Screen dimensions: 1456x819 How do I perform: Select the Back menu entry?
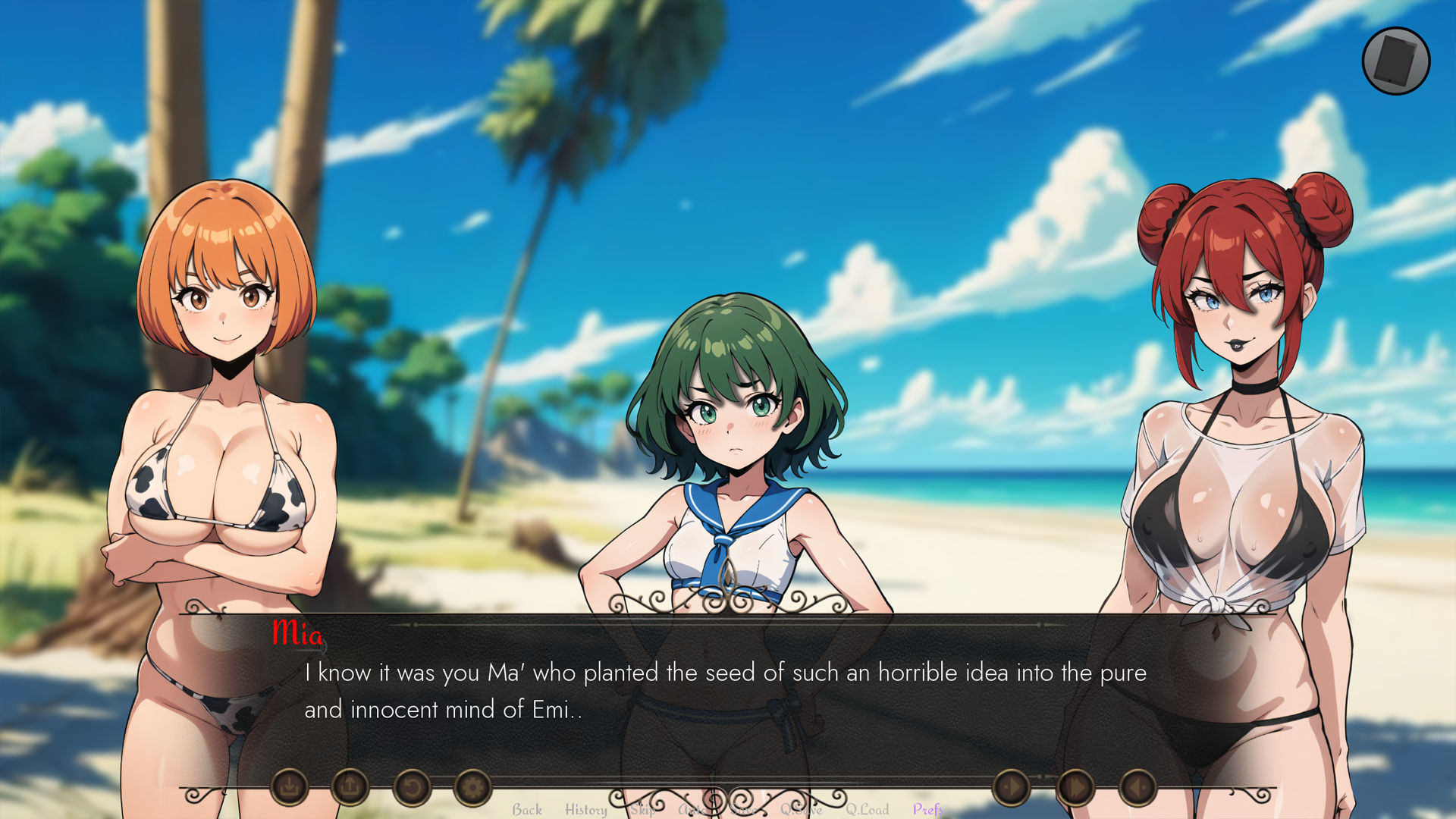[528, 810]
